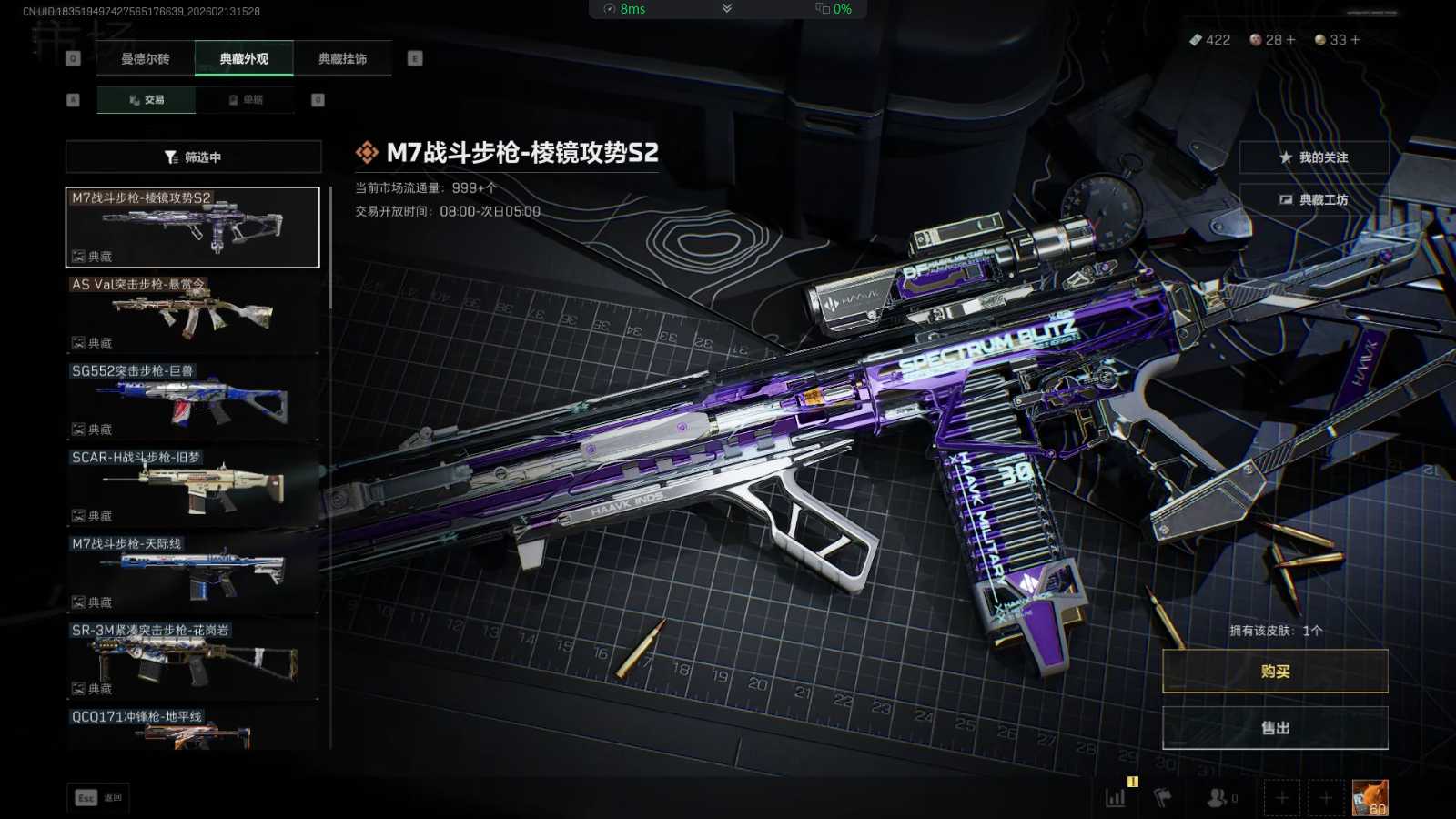
Task: Select the SG552突击步枪-巨兽 skin
Action: [x=193, y=399]
